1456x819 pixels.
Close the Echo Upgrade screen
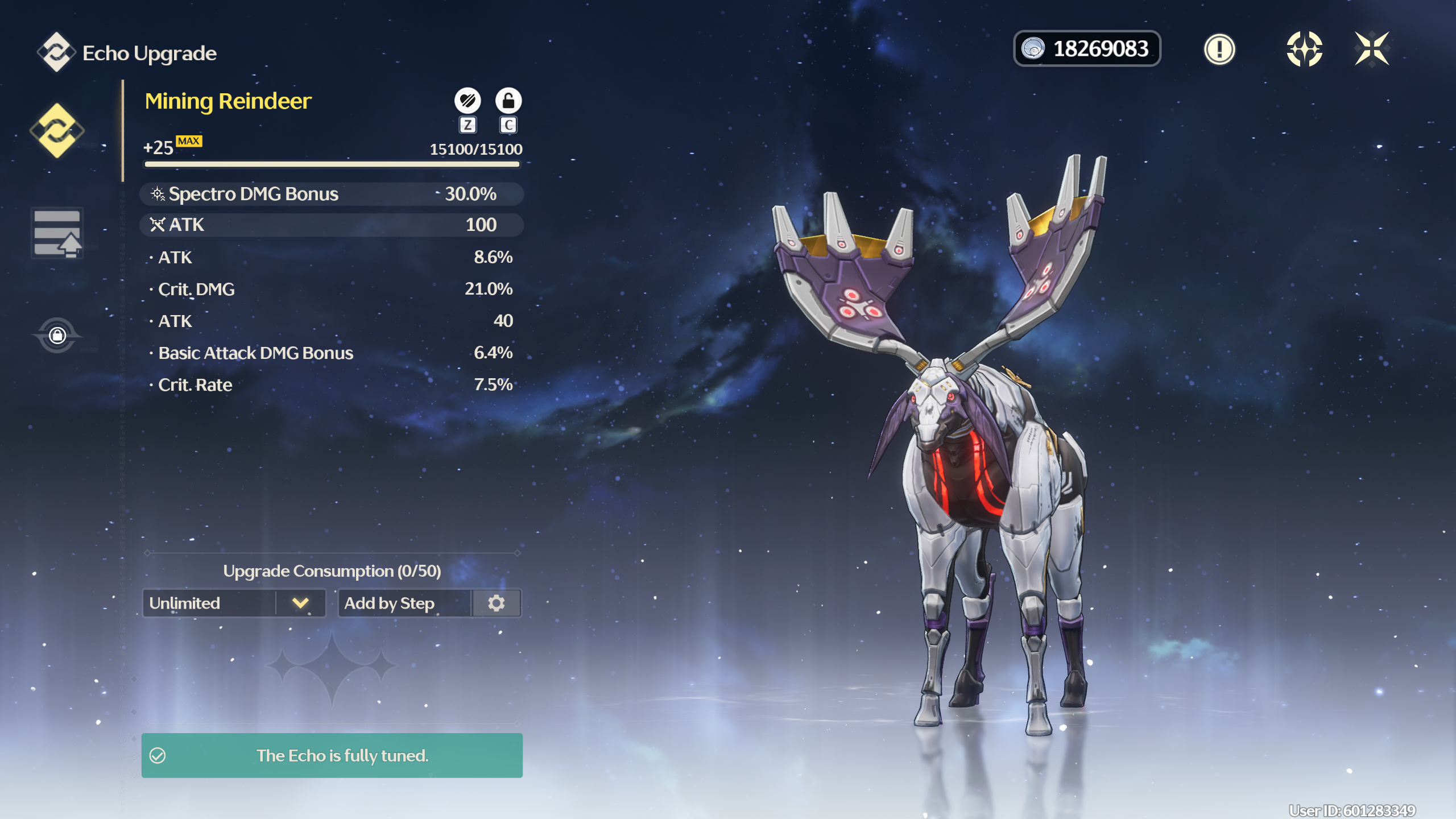point(1372,49)
